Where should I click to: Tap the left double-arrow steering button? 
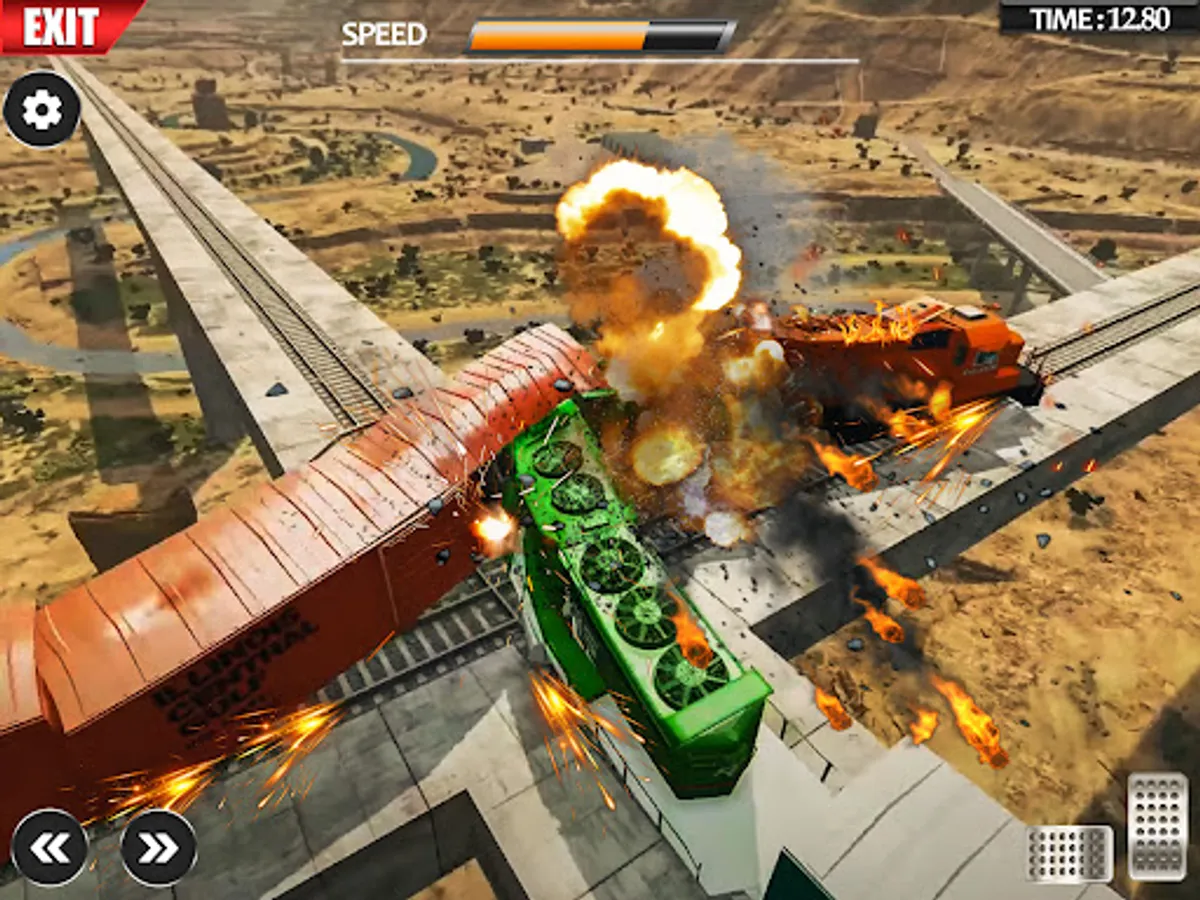coord(50,847)
